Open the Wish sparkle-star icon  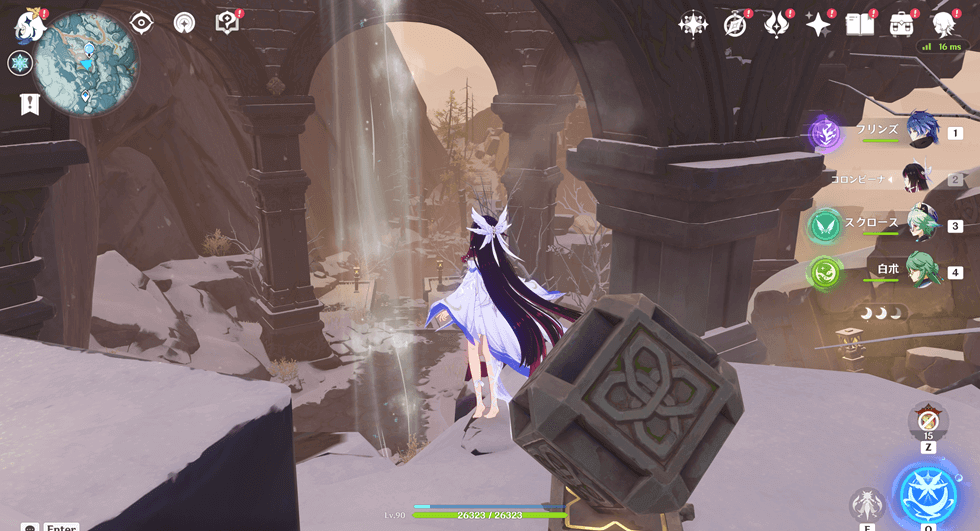pos(819,25)
